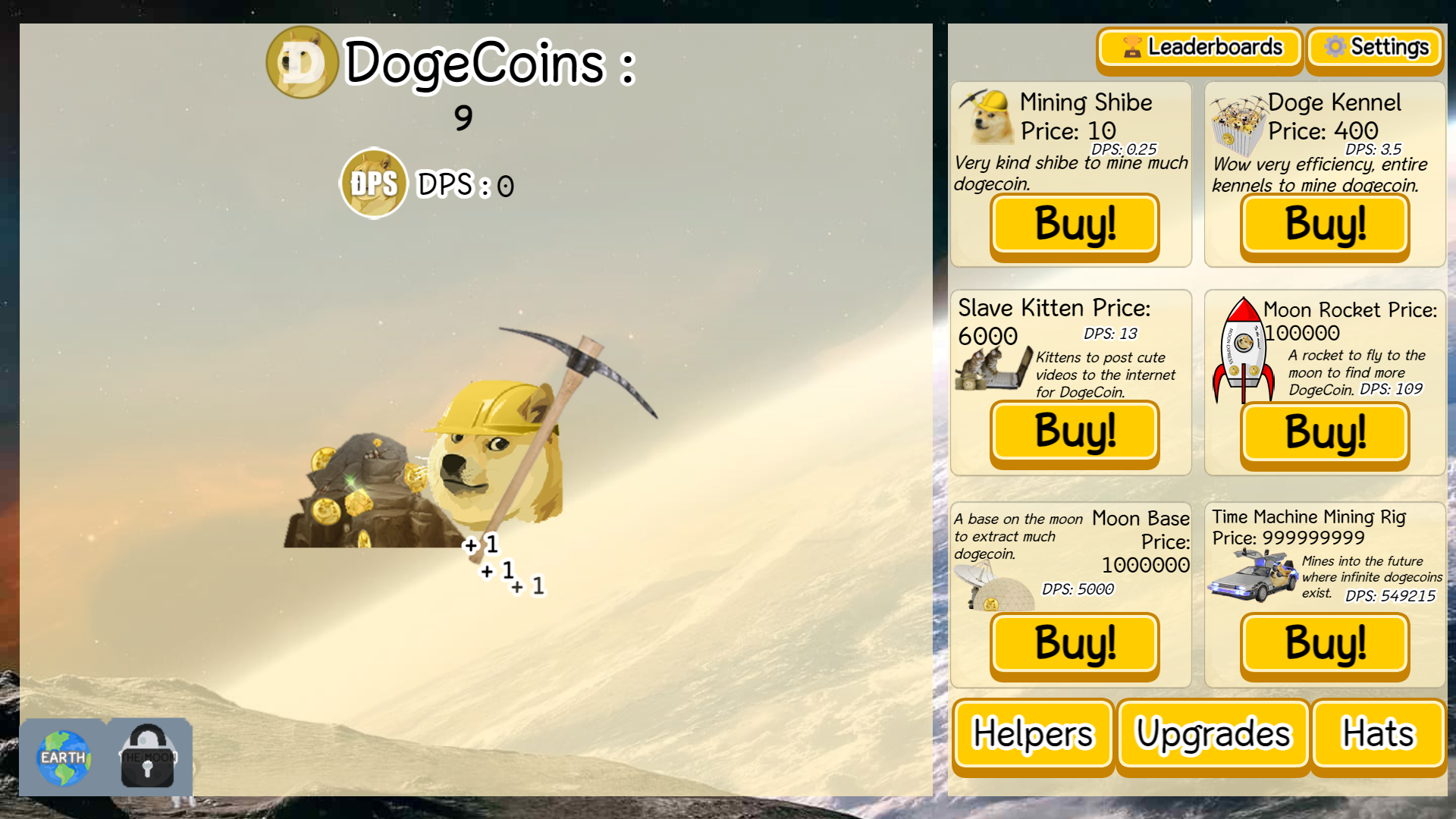The height and width of the screenshot is (819, 1456).
Task: Buy the Doge Kennel
Action: click(1323, 224)
